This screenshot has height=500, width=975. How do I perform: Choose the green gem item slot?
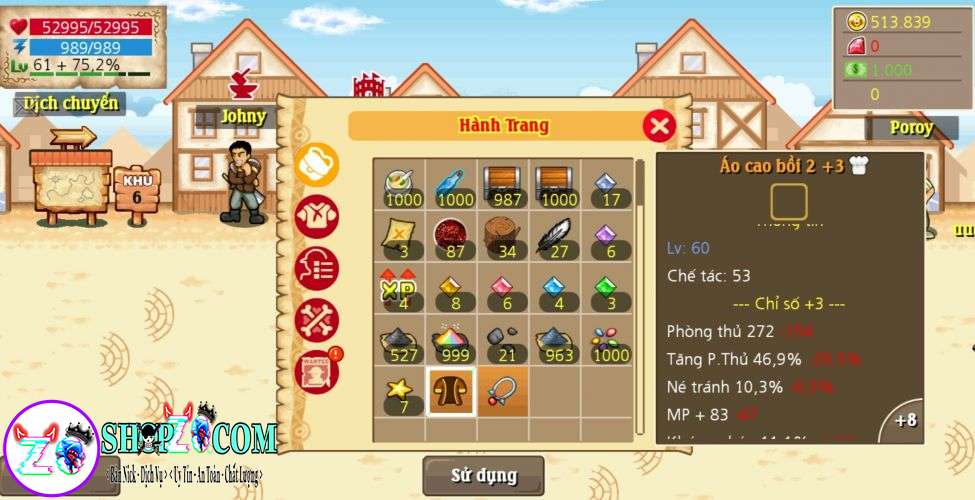[607, 288]
